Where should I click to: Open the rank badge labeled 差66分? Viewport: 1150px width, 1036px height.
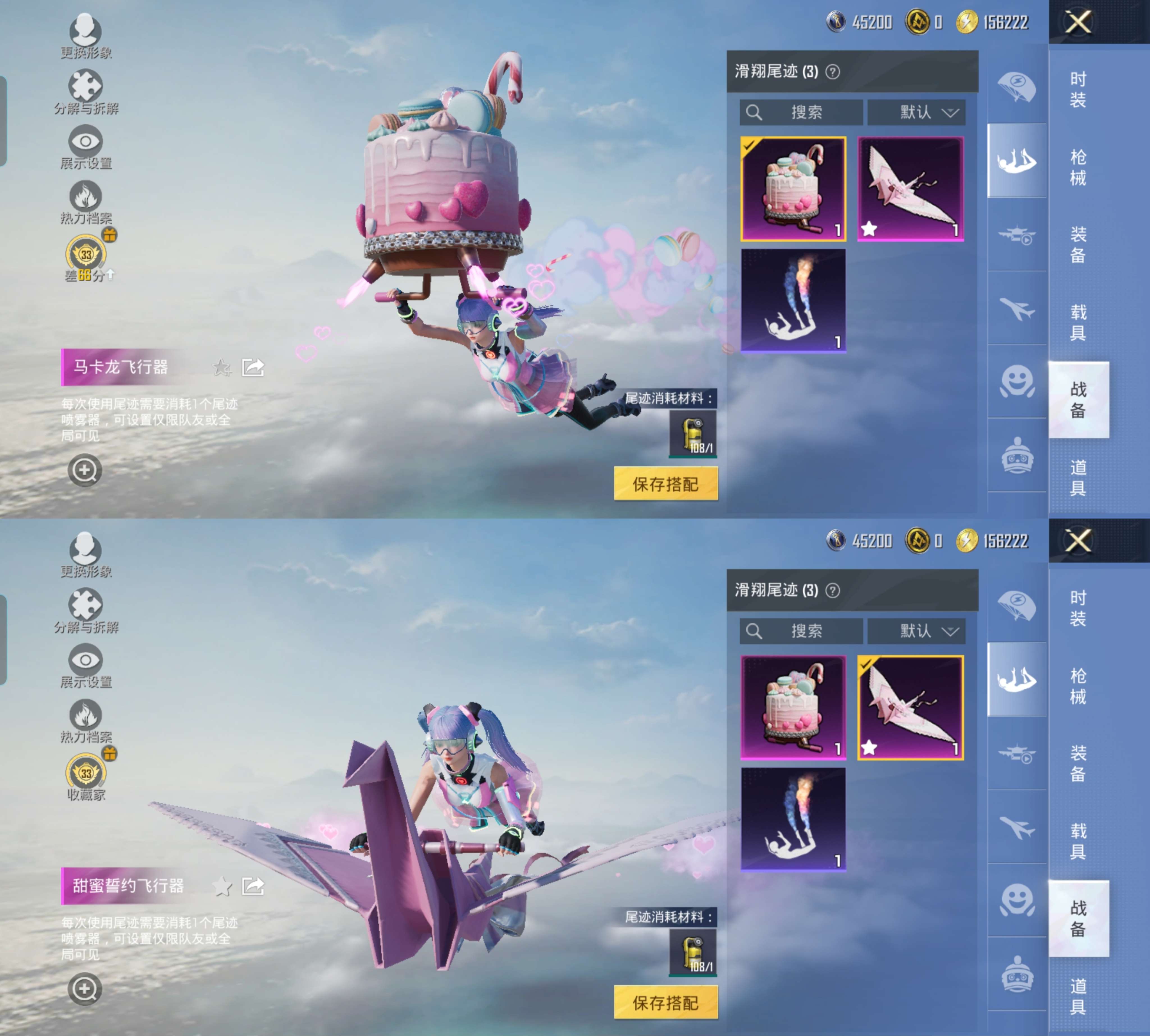click(86, 255)
